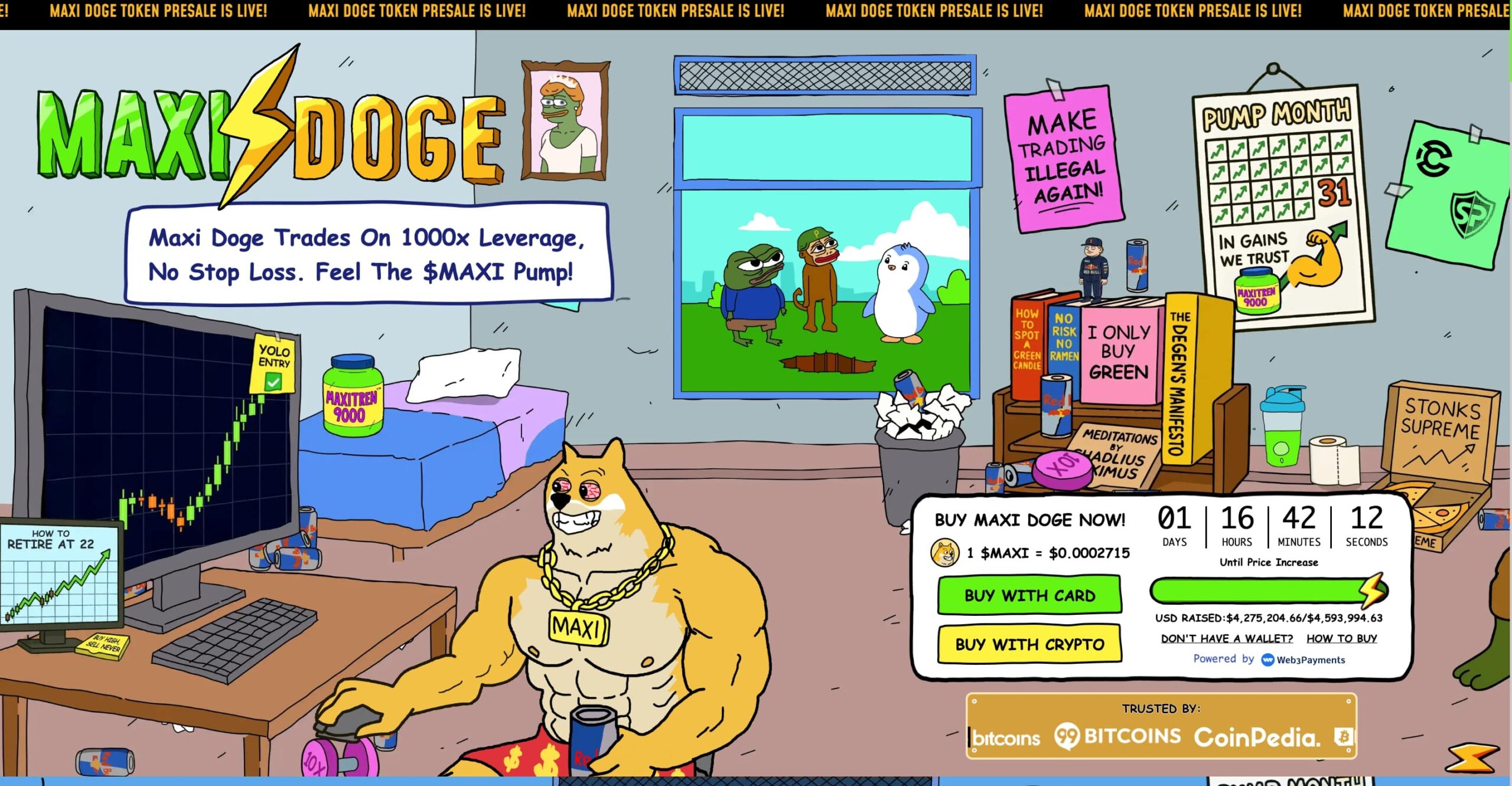Image resolution: width=1512 pixels, height=786 pixels.
Task: Click the Buy With Card button
Action: click(1029, 595)
